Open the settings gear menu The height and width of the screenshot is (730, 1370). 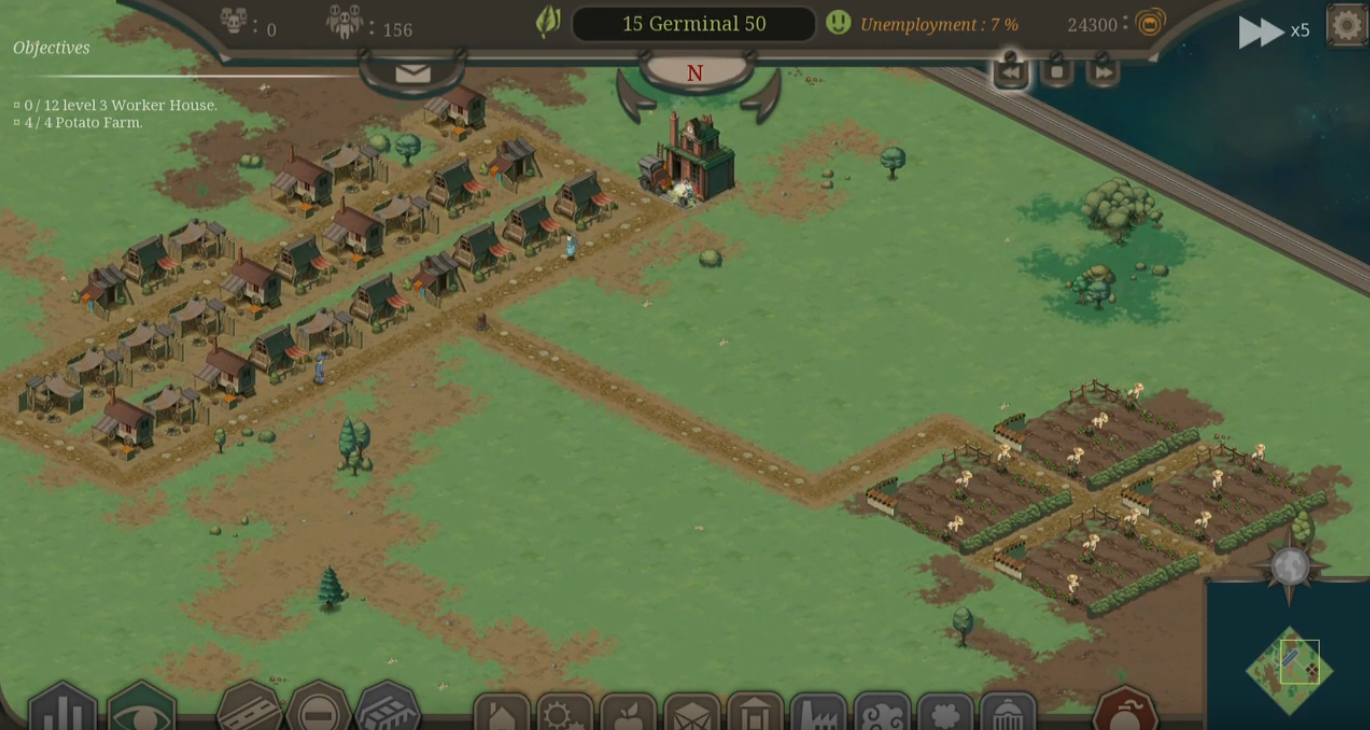pos(1346,25)
